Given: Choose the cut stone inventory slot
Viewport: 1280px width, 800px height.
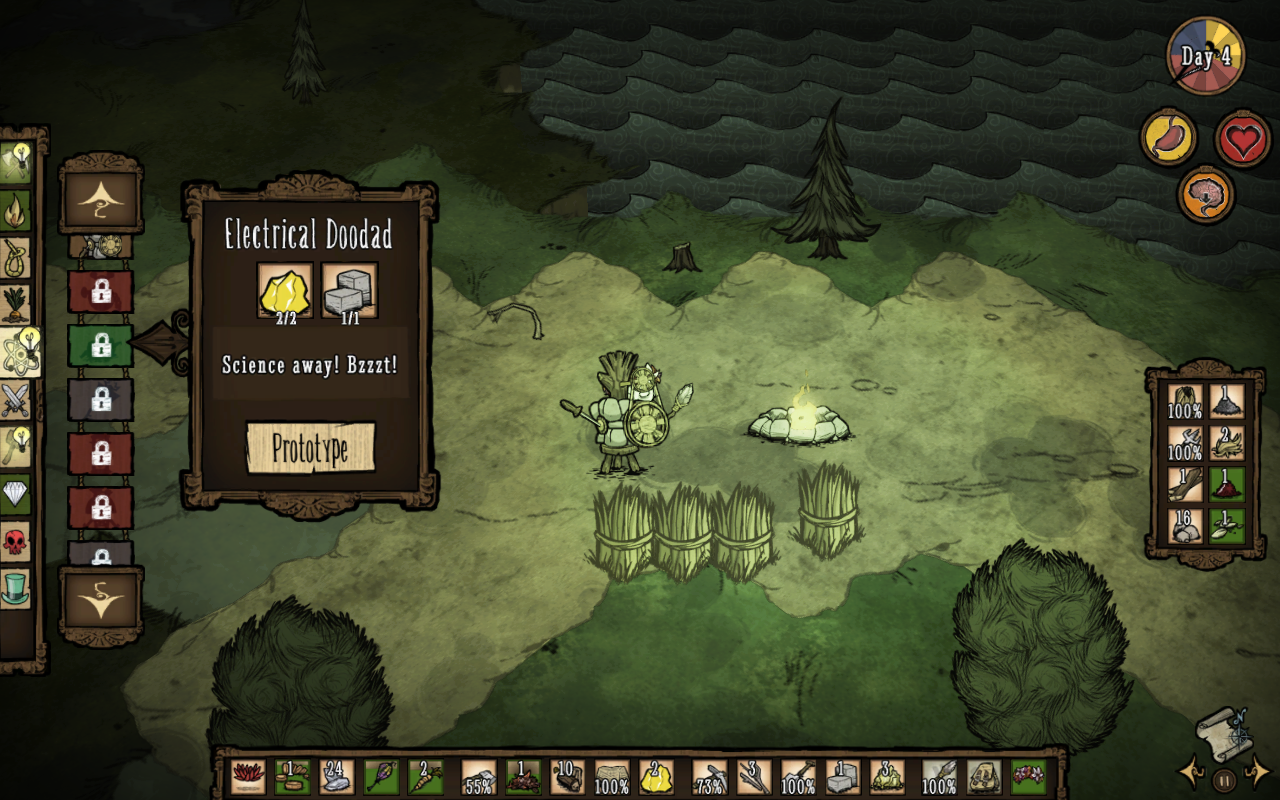Looking at the screenshot, I should [x=843, y=777].
